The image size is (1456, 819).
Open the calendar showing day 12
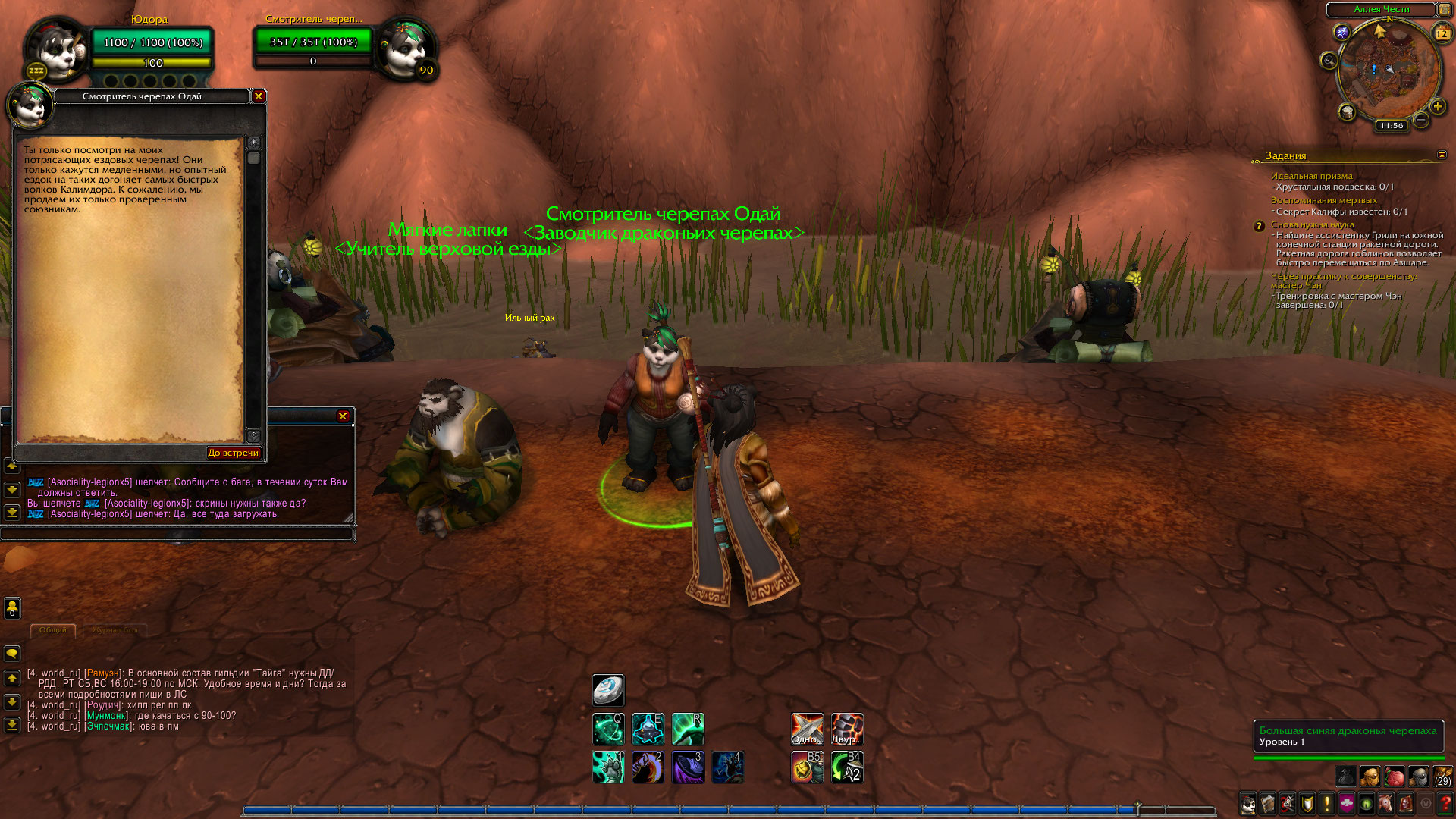pos(1442,33)
